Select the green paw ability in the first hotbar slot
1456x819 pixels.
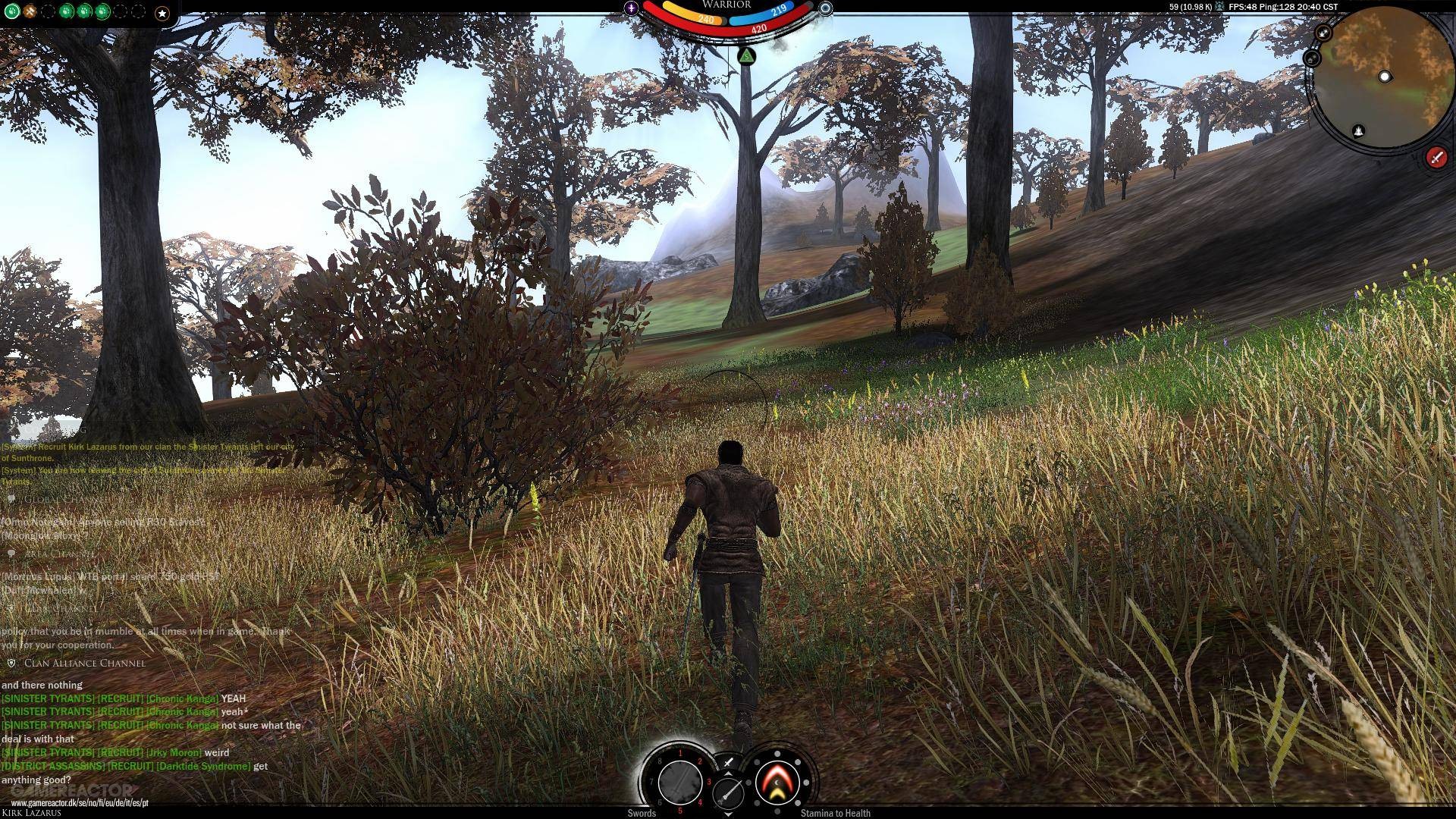12,12
